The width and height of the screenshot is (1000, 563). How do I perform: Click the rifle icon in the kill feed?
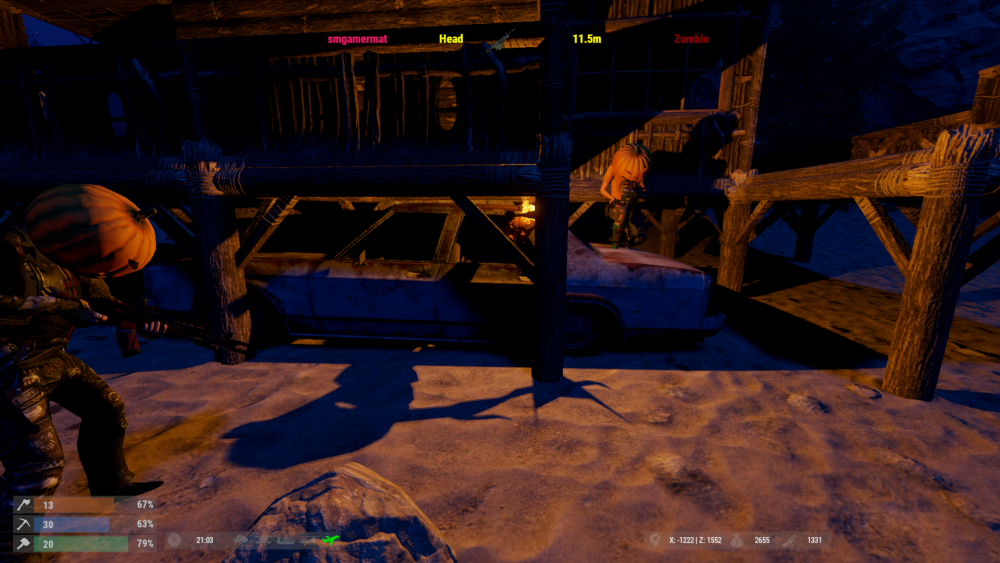click(499, 40)
